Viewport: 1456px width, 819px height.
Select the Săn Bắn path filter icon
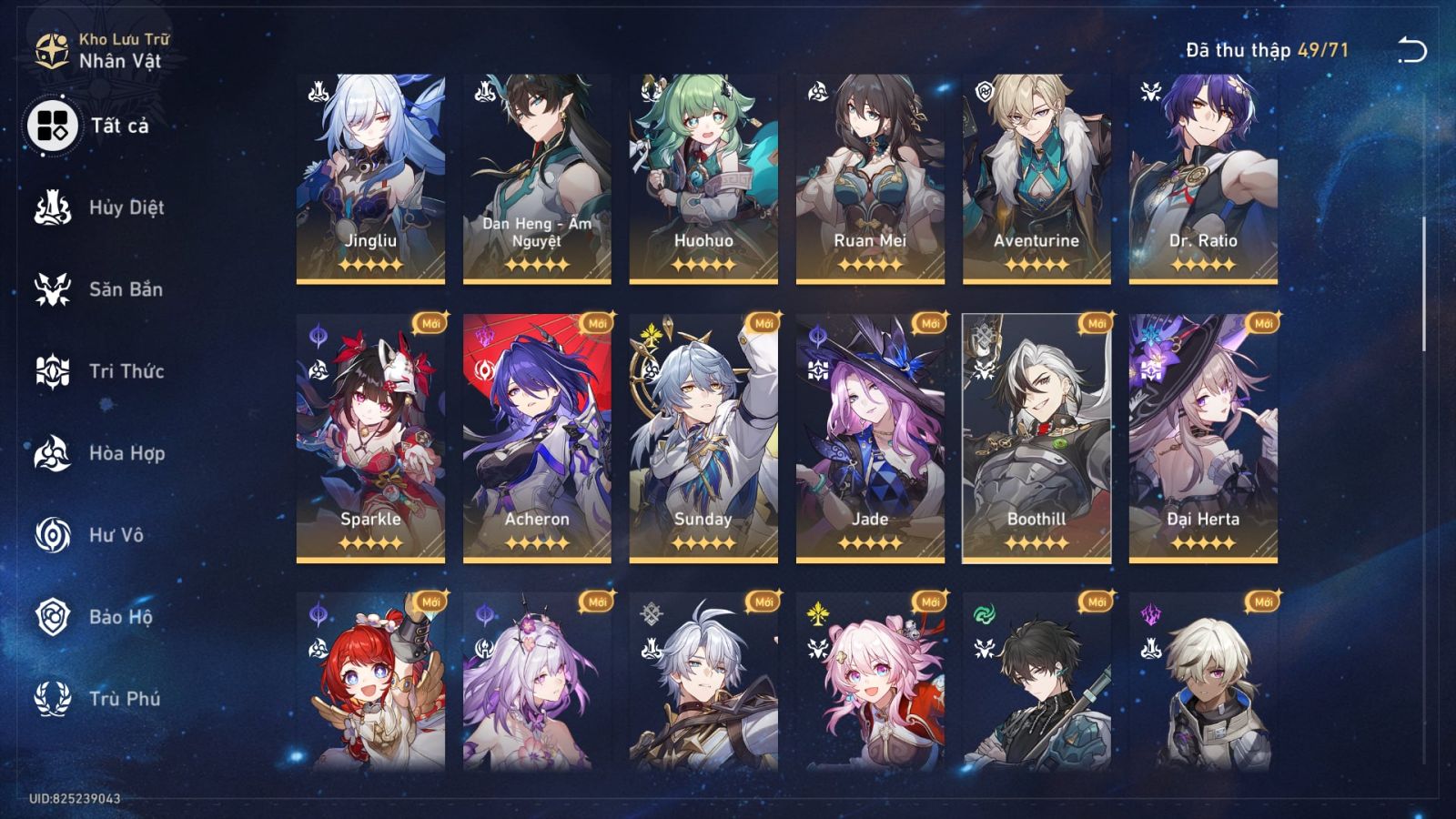[52, 289]
